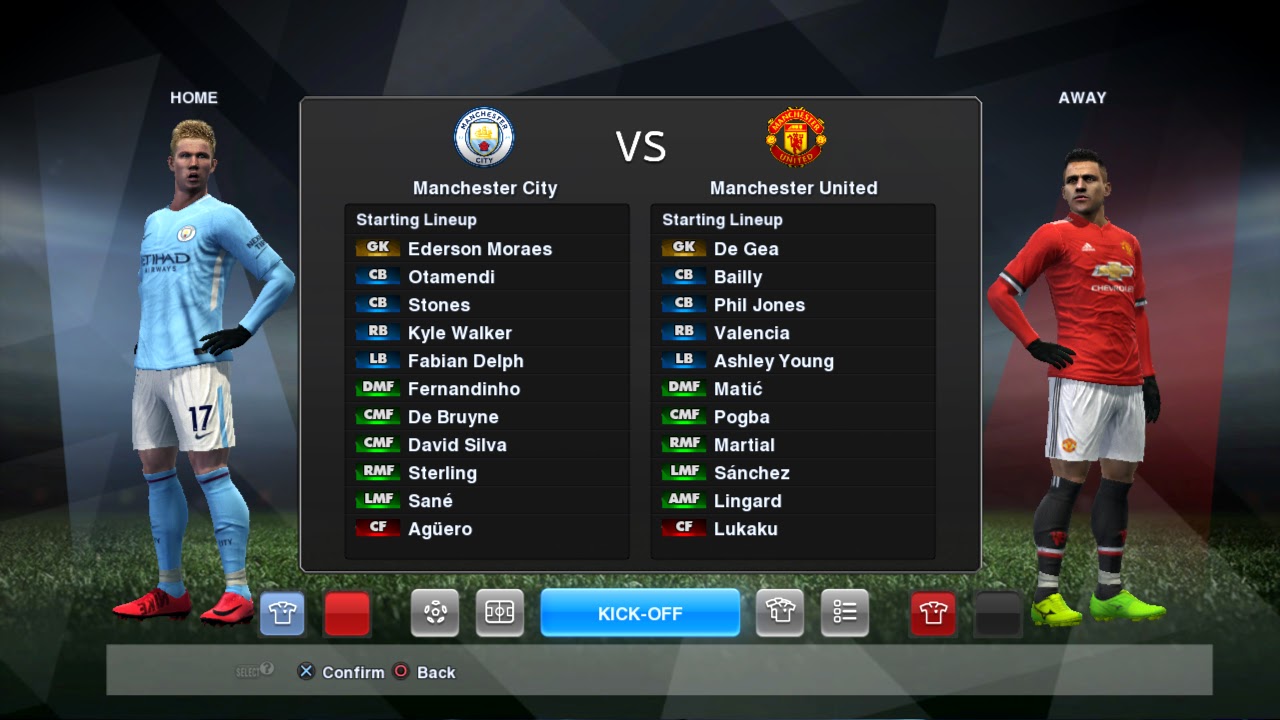Choose the dark grey away colour swatch
1280x720 pixels.
tap(997, 613)
